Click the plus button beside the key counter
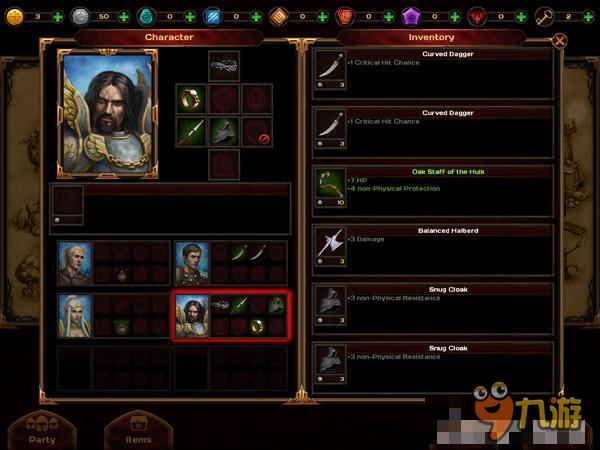Viewport: 600px width, 450px height. [x=588, y=17]
